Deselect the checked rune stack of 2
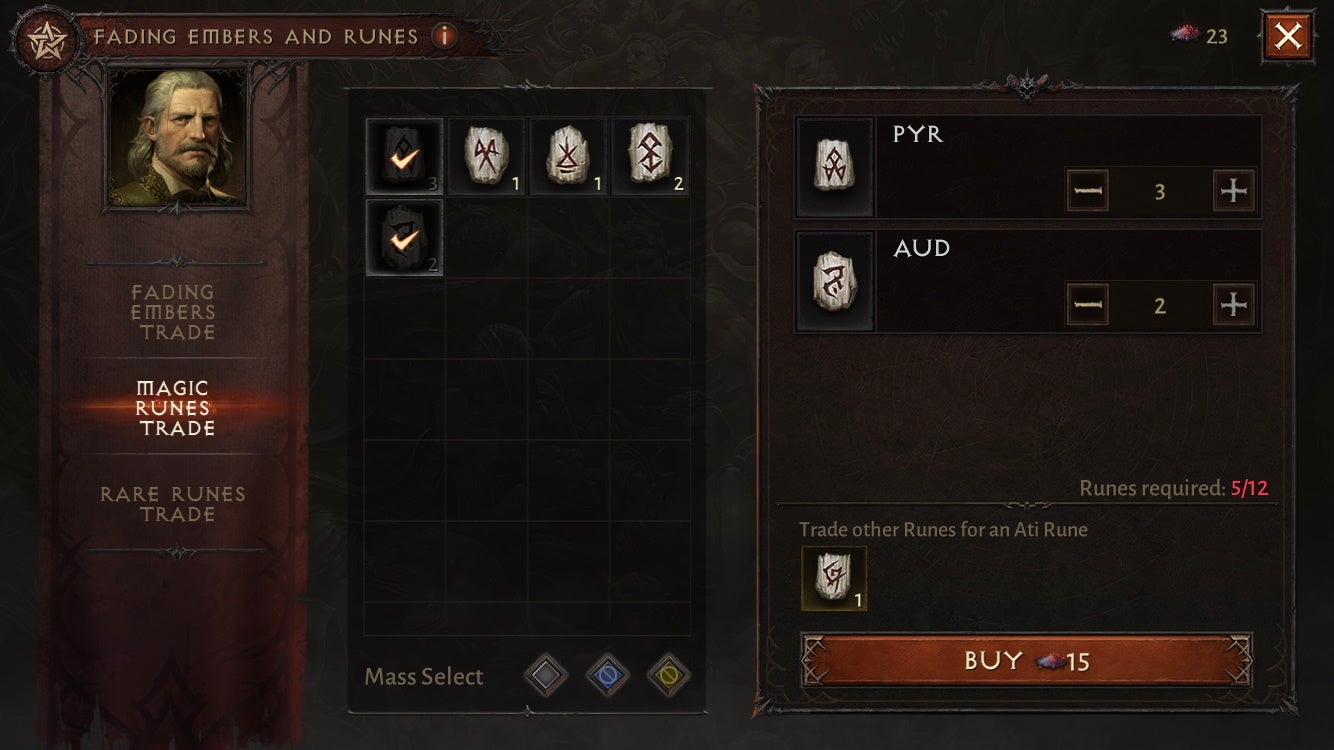This screenshot has width=1334, height=750. coord(403,238)
